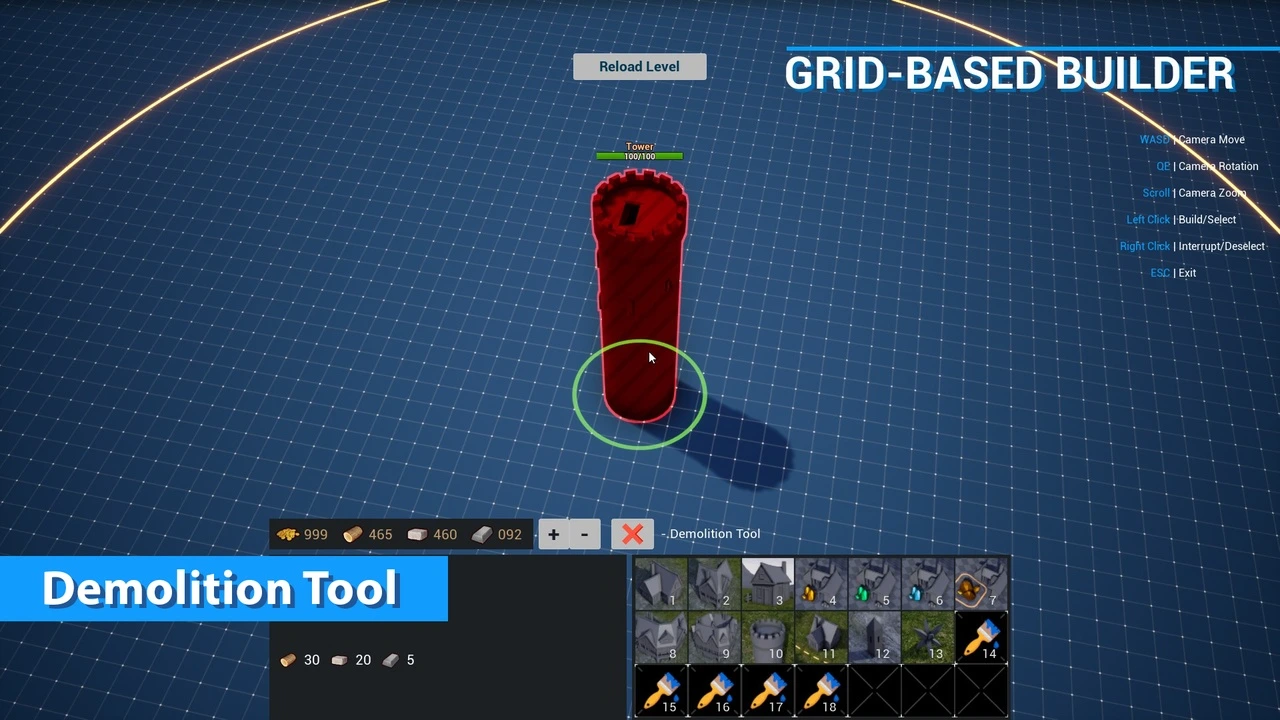Screen dimensions: 1280x720
Task: Select the paintbrush in slot 14
Action: click(981, 637)
